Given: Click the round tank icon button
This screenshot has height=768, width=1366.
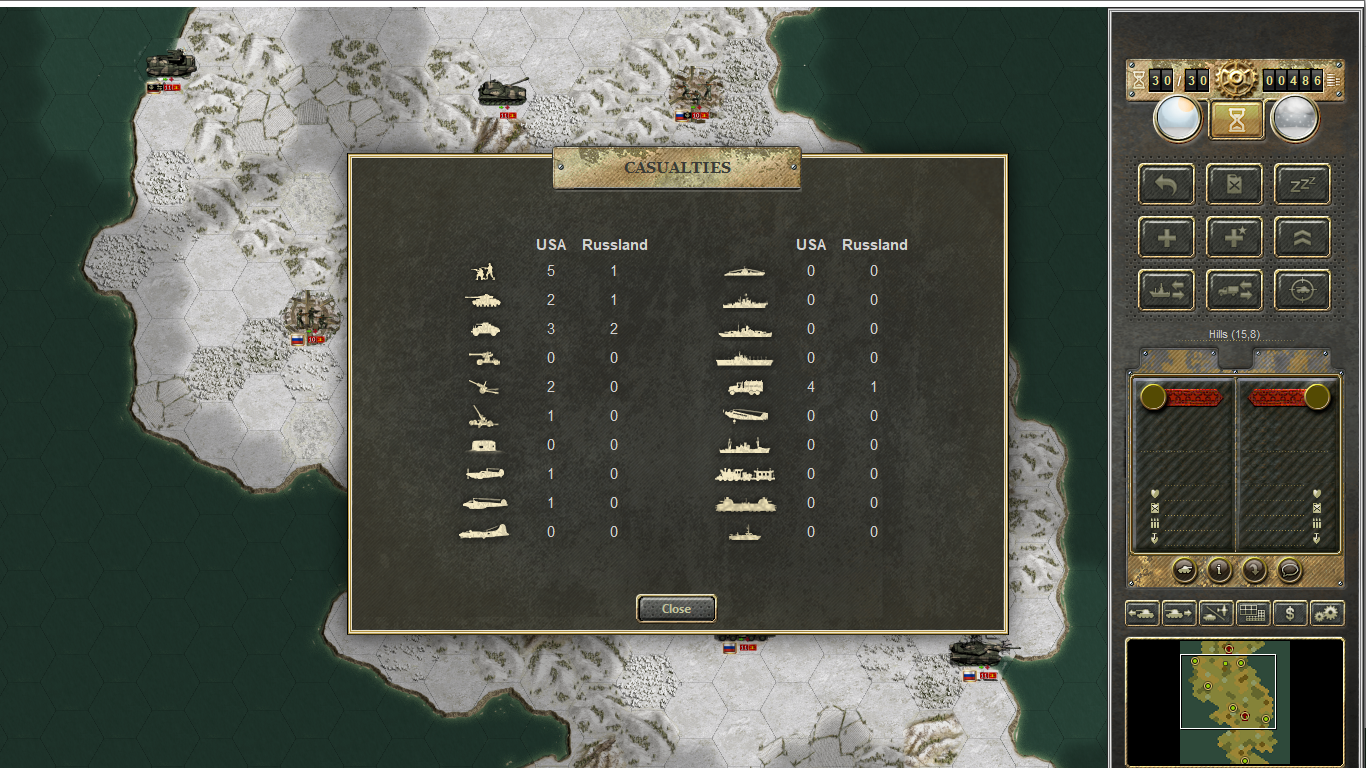Looking at the screenshot, I should (1184, 570).
